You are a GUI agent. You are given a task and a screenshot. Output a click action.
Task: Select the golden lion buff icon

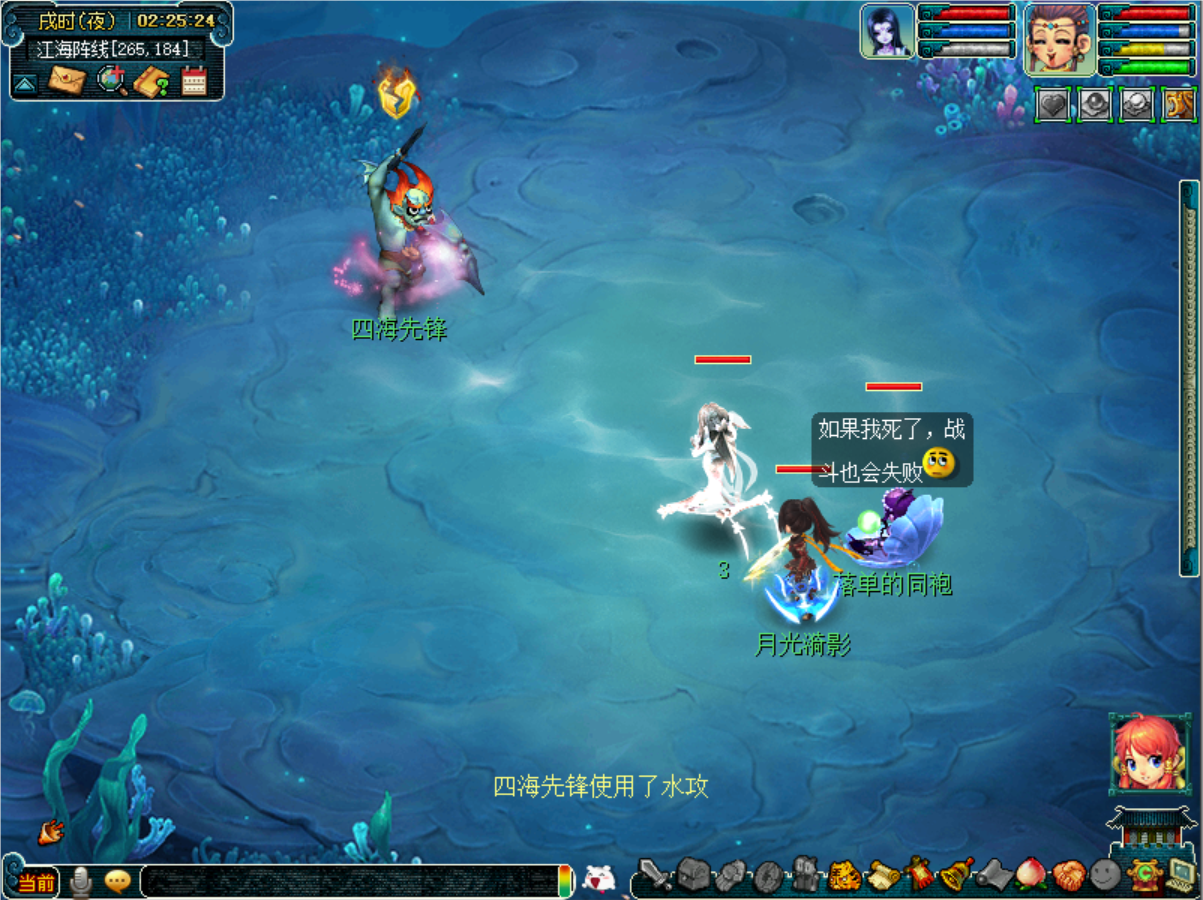(1179, 104)
